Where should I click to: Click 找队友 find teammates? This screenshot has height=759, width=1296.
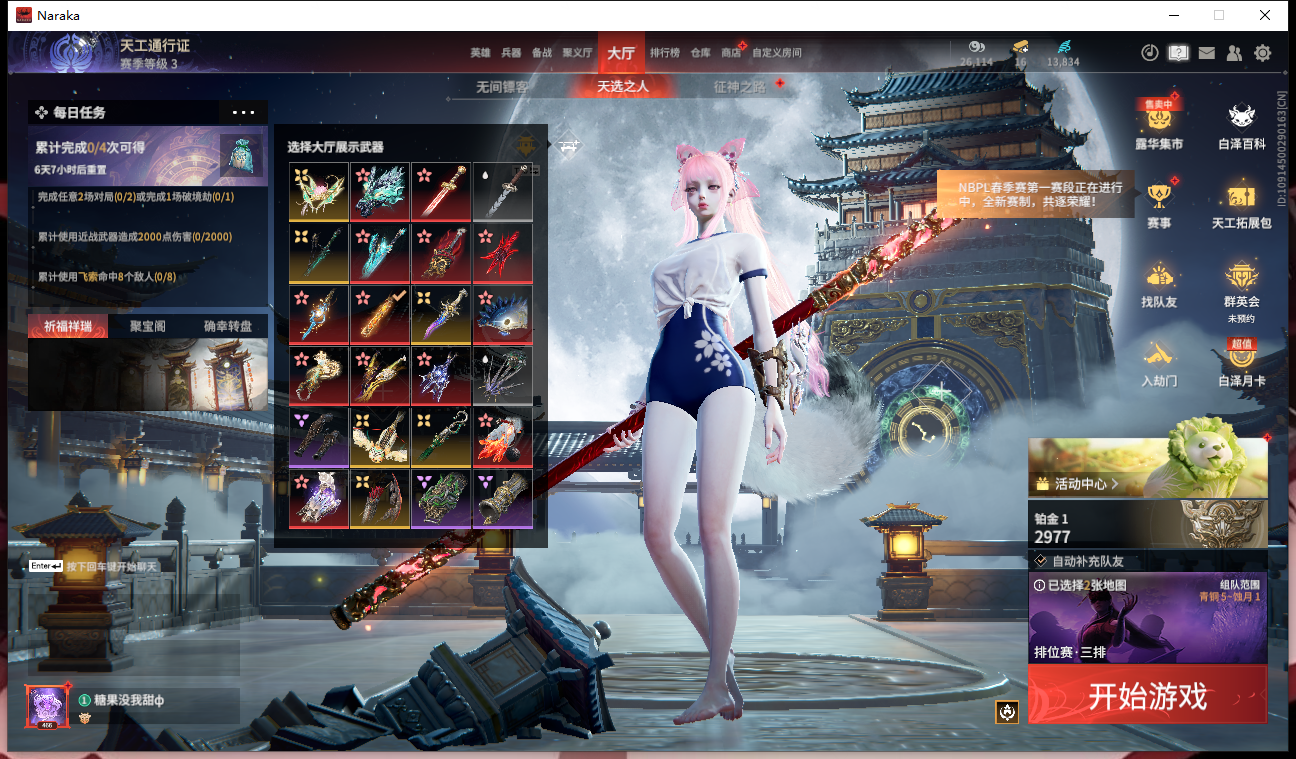[1159, 285]
